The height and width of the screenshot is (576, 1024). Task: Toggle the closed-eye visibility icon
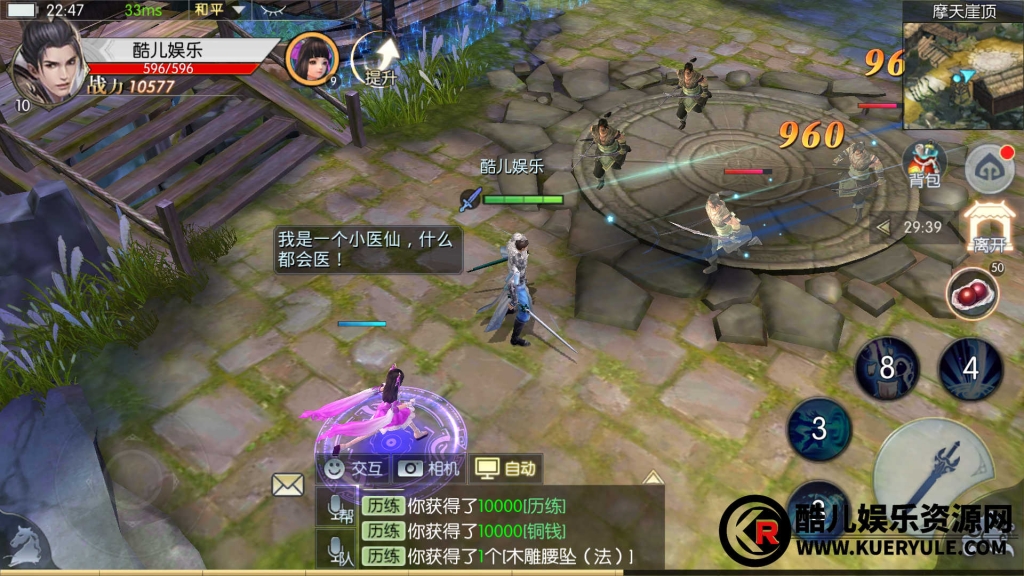tap(268, 10)
